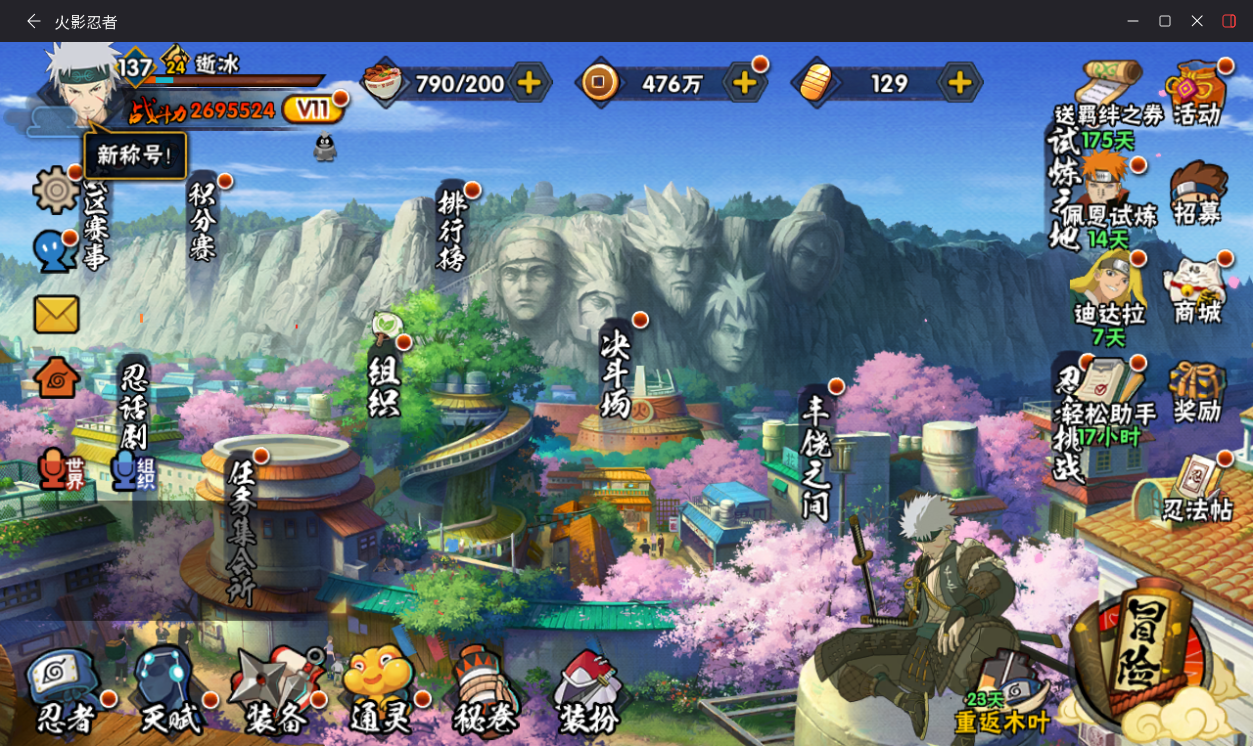Open the 活动 events bag icon
Image resolution: width=1253 pixels, height=747 pixels.
[x=1197, y=94]
